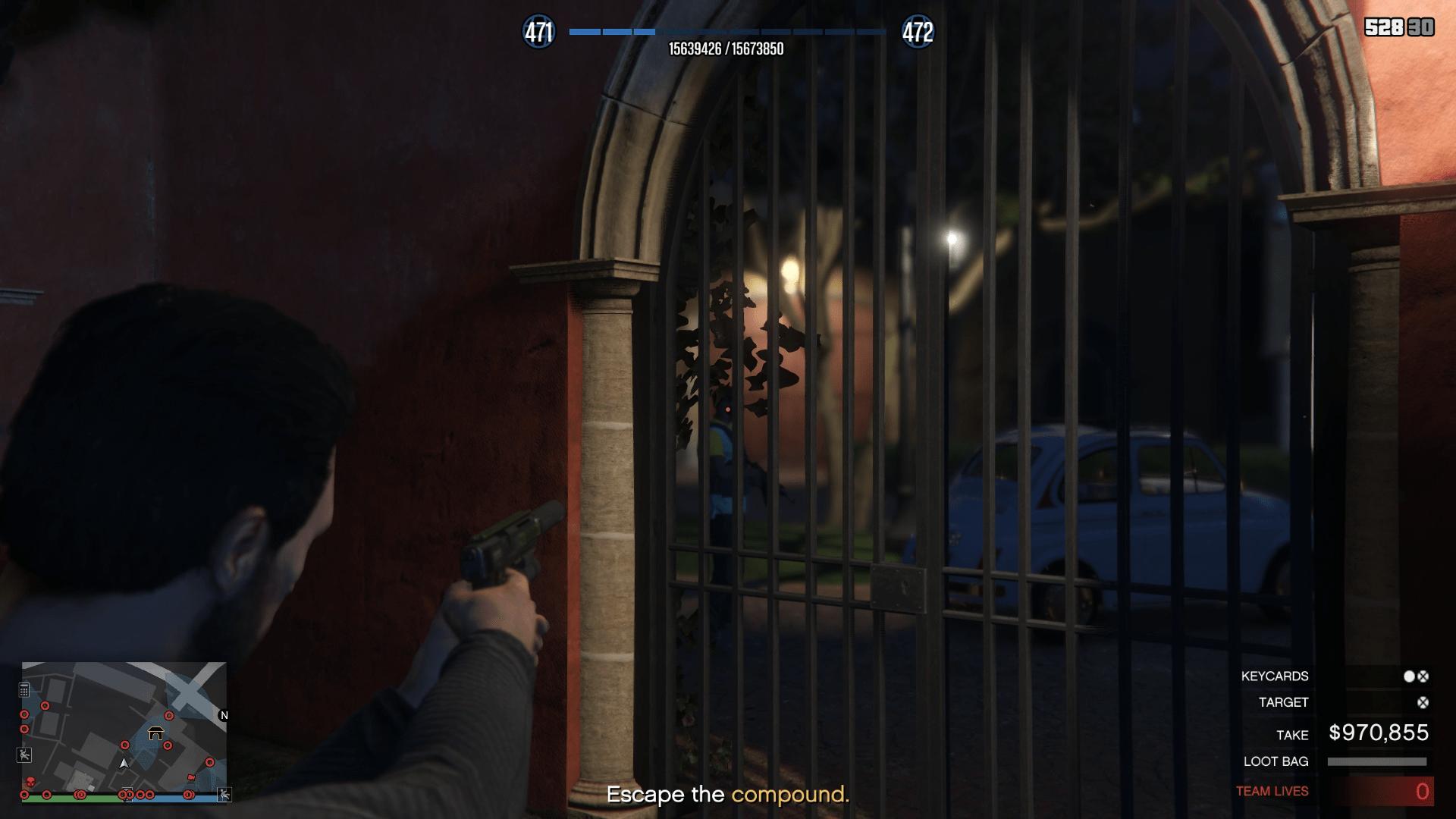Click the next rank 472 badge
The height and width of the screenshot is (819, 1456).
tap(918, 32)
